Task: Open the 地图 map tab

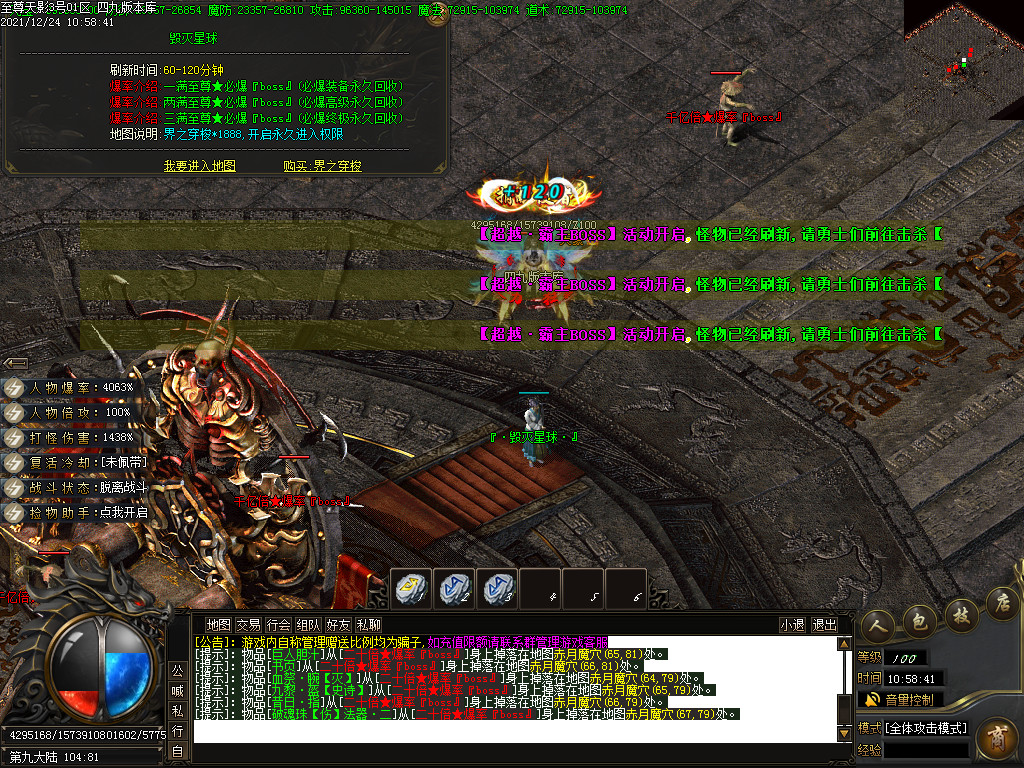Action: [x=218, y=625]
